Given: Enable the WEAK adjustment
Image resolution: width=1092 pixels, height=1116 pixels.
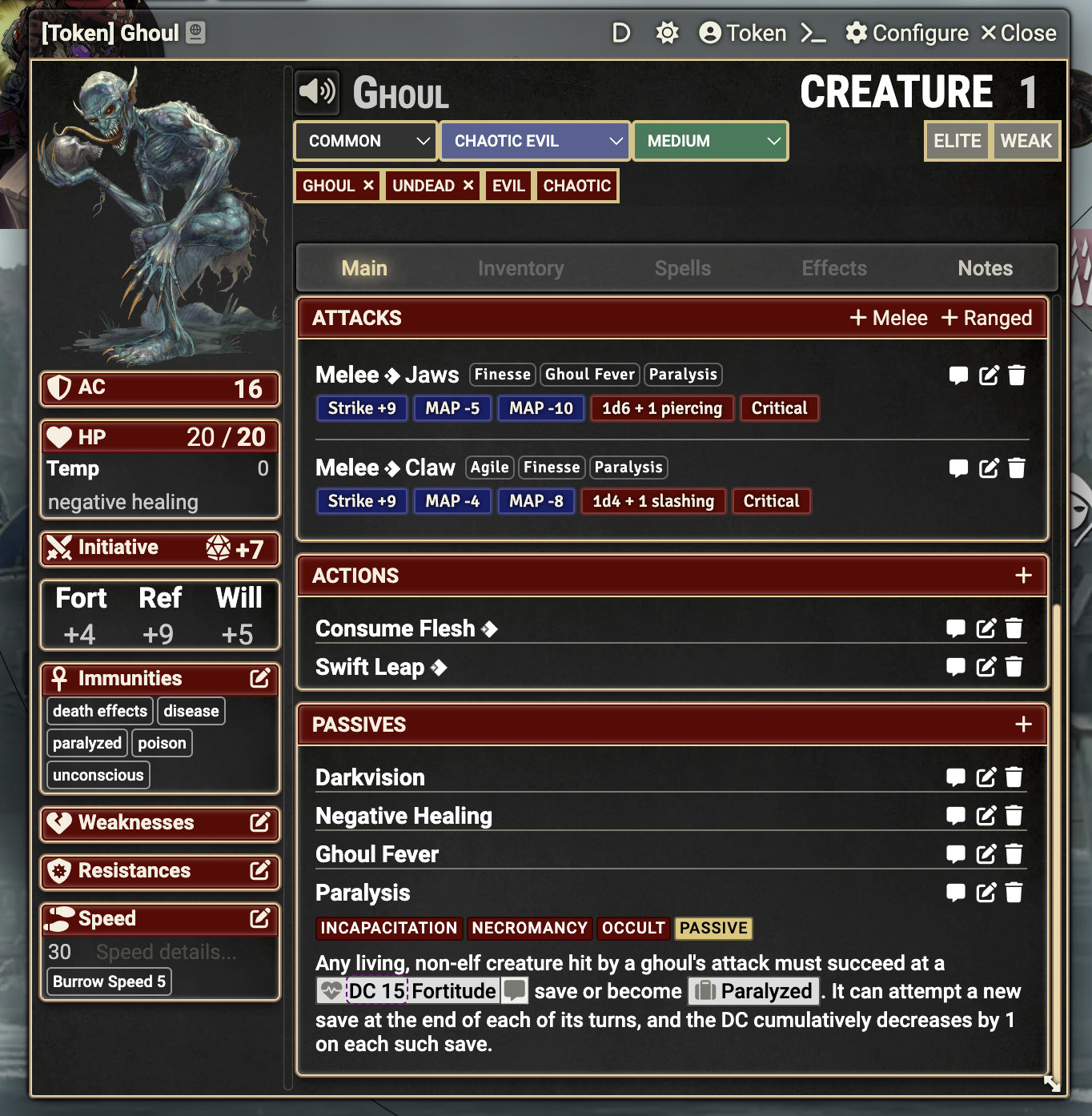Looking at the screenshot, I should pyautogui.click(x=1026, y=141).
